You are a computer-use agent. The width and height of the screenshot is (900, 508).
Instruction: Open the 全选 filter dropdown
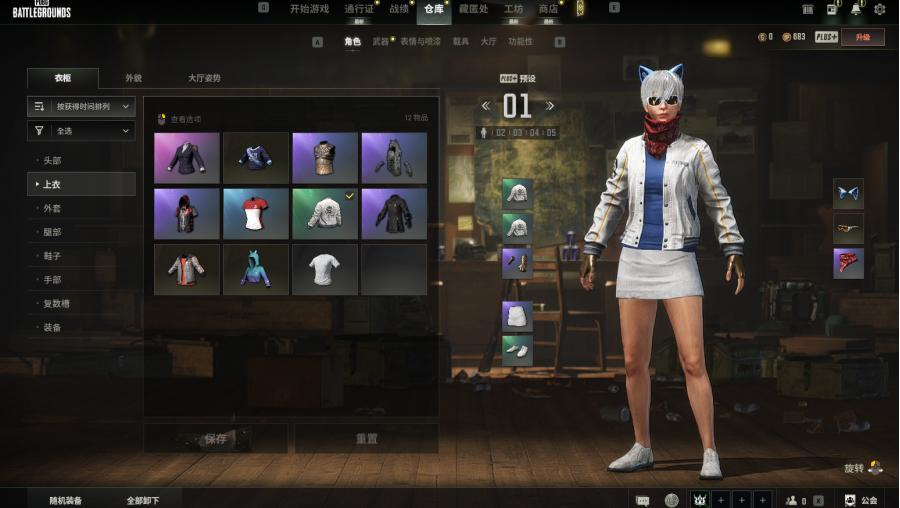81,130
